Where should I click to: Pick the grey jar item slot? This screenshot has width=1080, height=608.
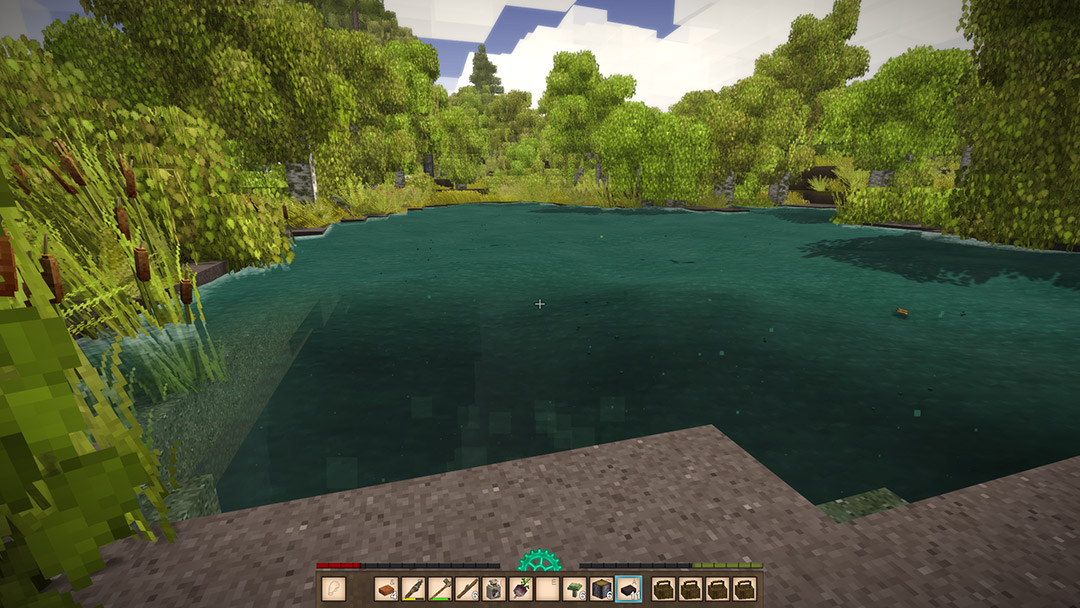point(494,590)
